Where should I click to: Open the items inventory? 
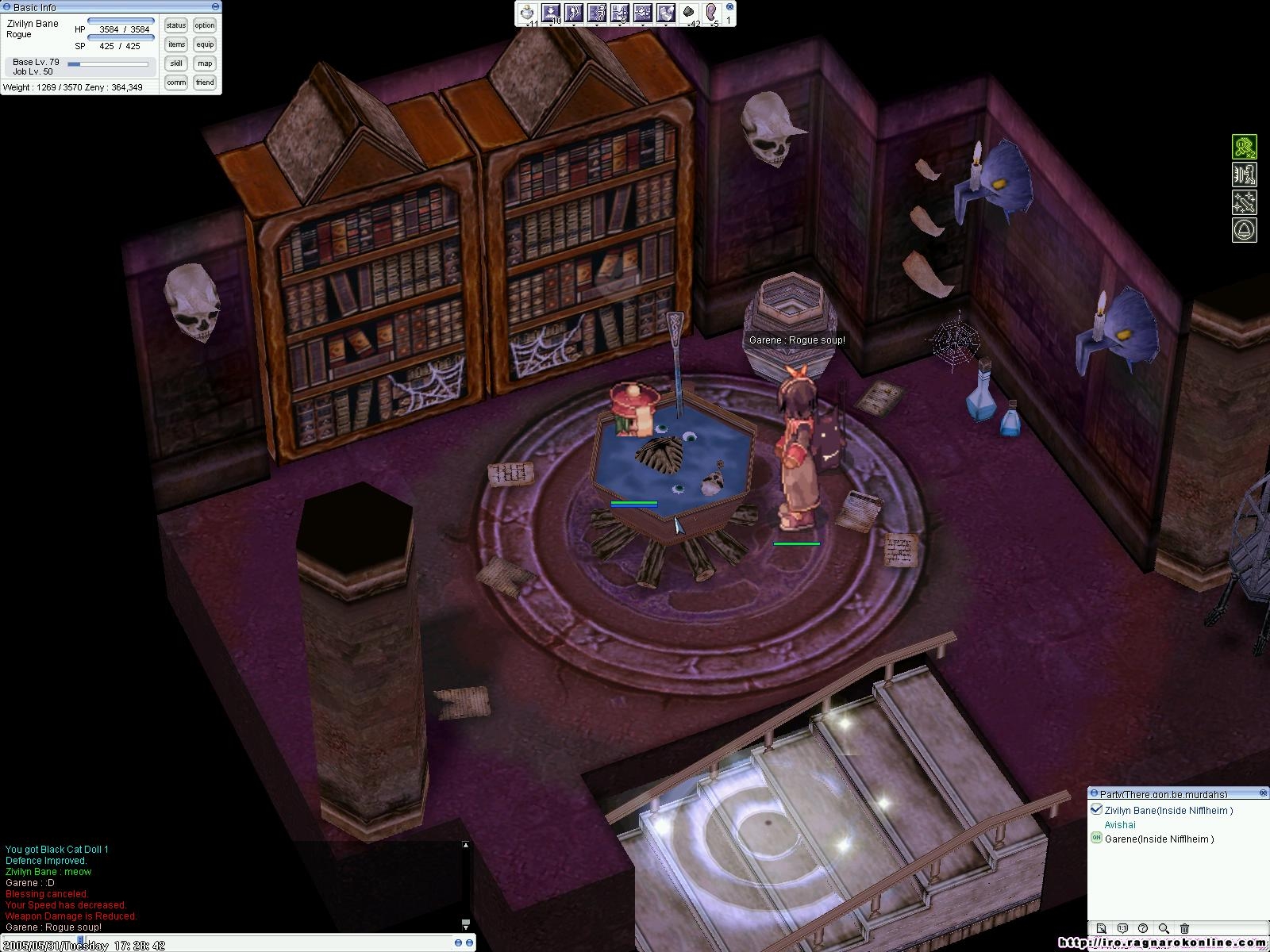[176, 44]
